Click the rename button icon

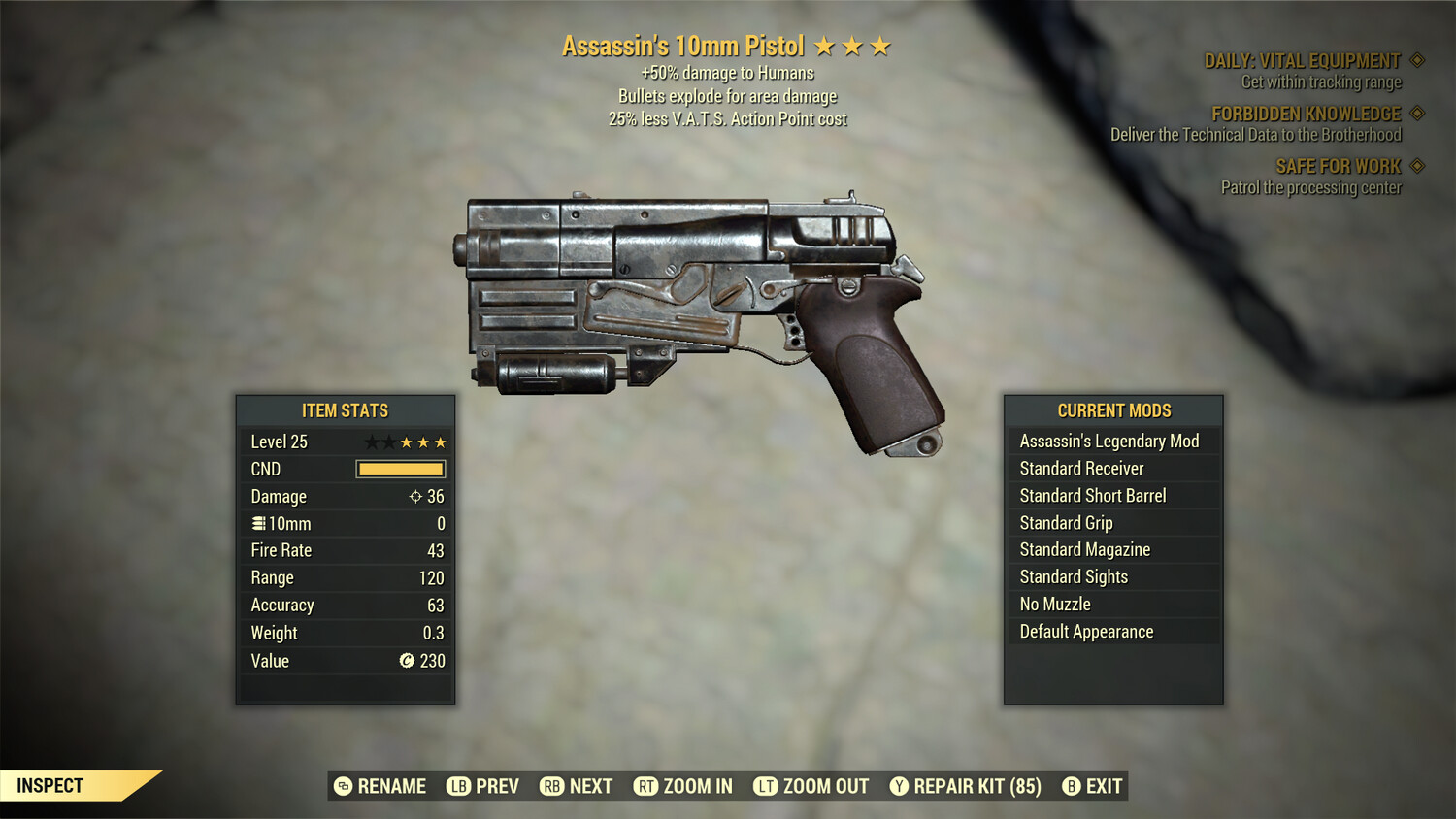pos(342,786)
